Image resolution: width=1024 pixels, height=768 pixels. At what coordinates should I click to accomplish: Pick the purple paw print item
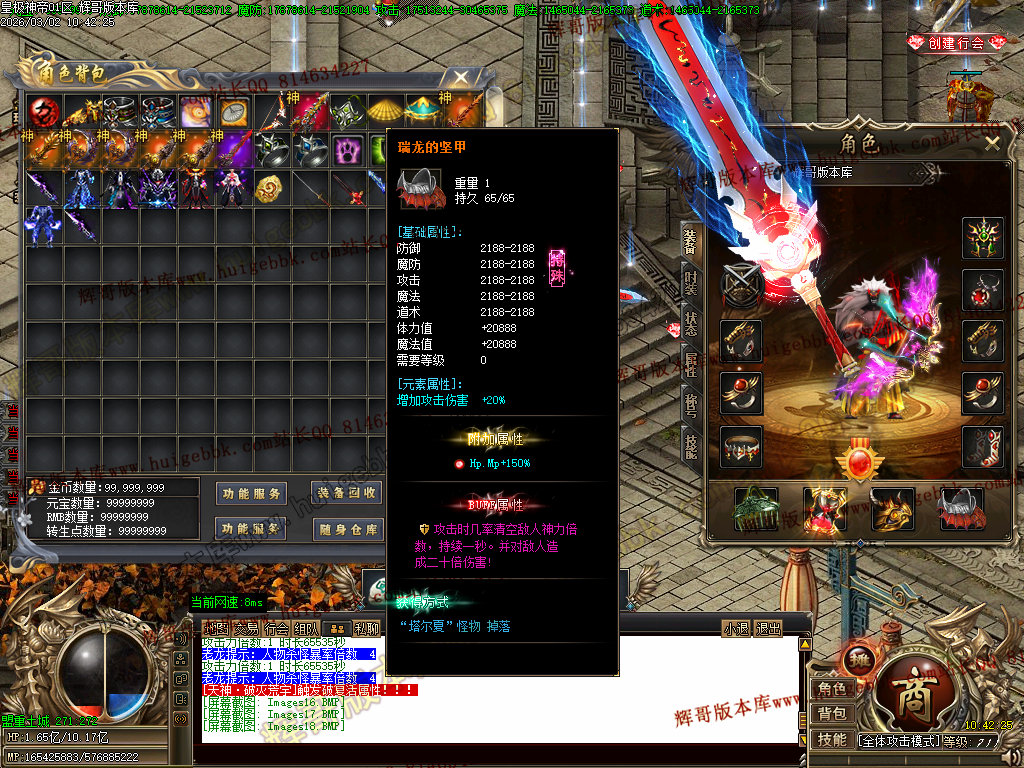pyautogui.click(x=347, y=150)
